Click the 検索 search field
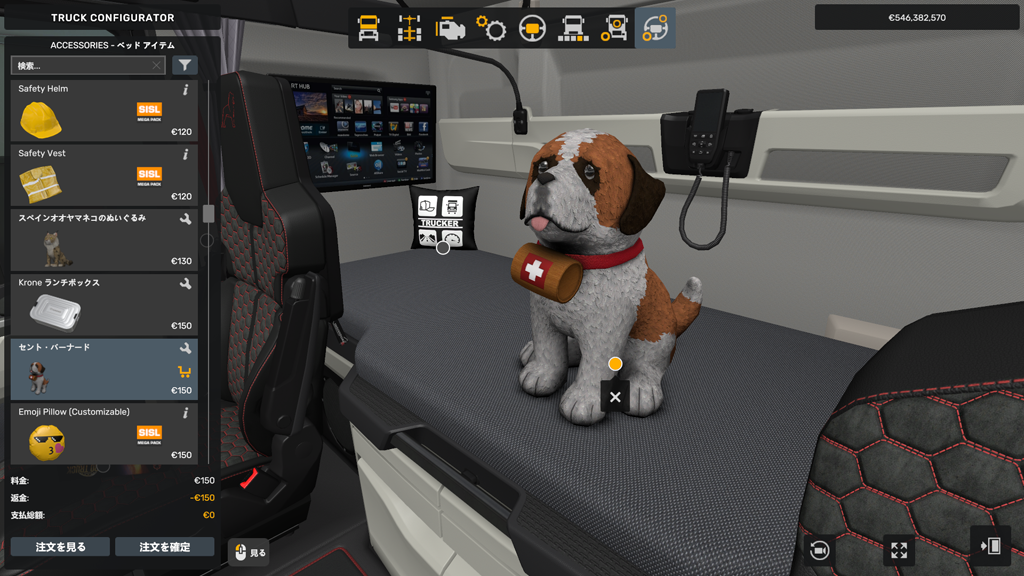The width and height of the screenshot is (1024, 576). click(x=84, y=66)
